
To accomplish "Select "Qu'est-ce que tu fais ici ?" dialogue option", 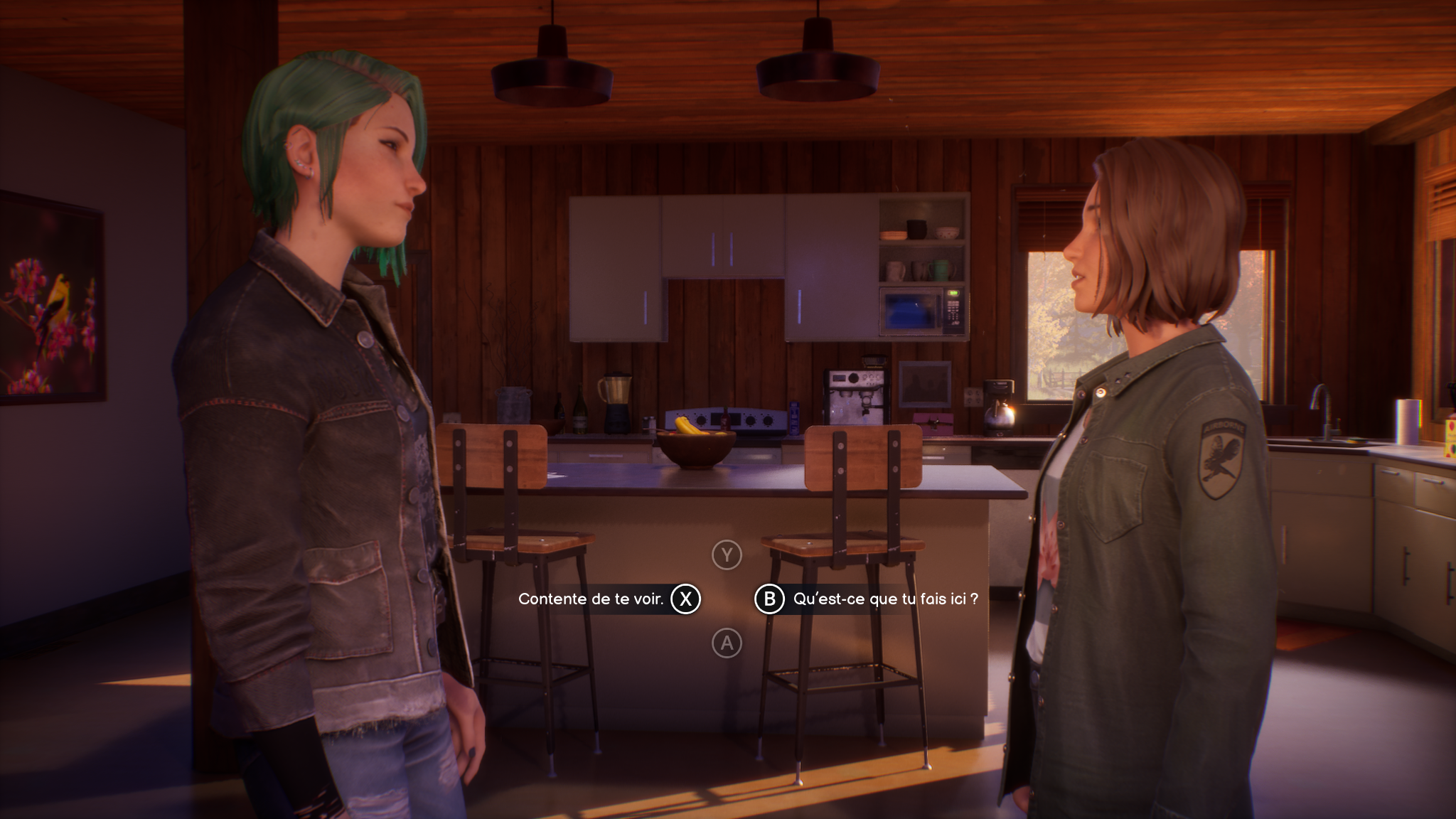I will [x=884, y=599].
